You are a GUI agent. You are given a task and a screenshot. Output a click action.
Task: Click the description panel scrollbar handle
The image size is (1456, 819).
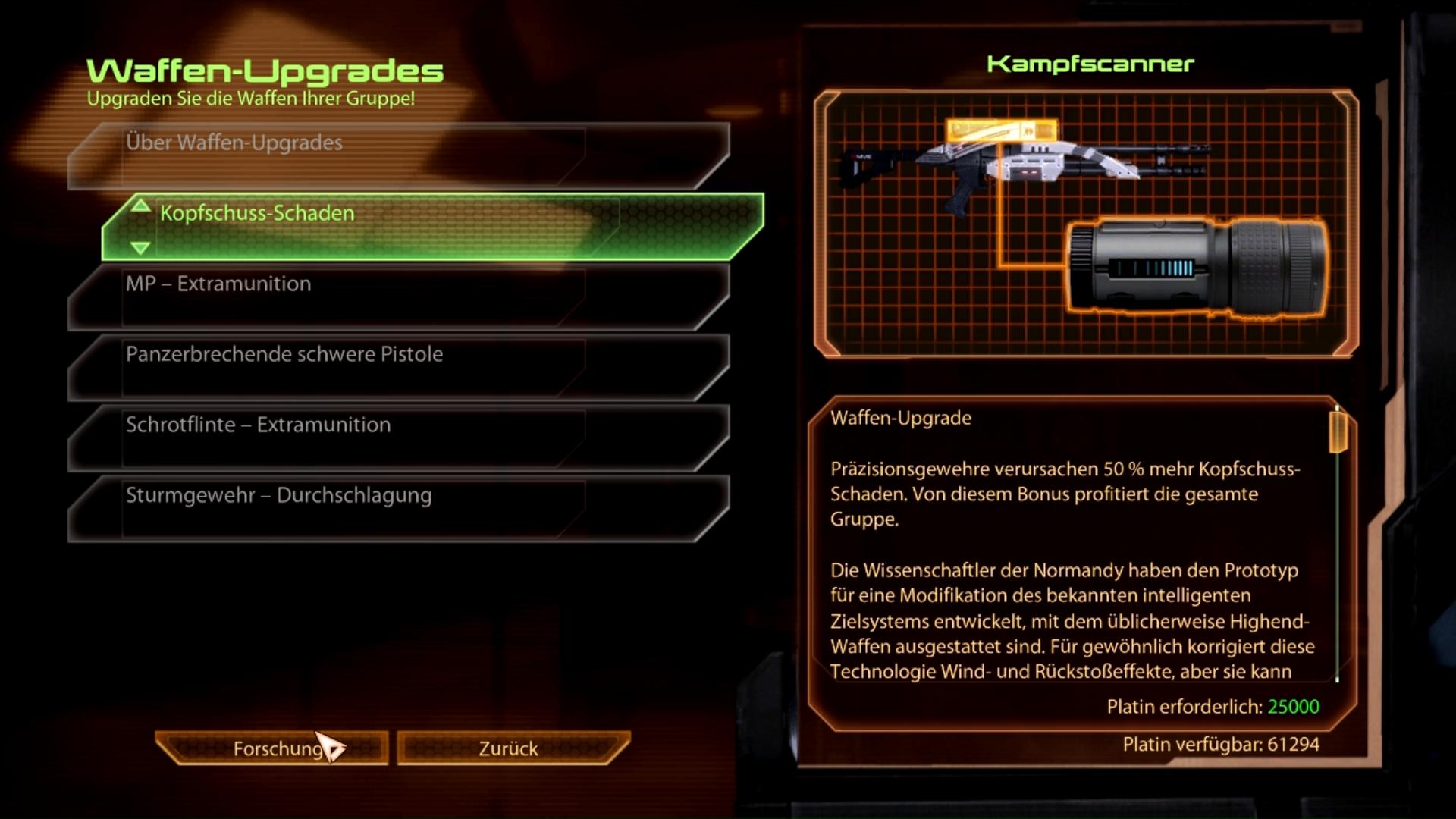click(1338, 430)
